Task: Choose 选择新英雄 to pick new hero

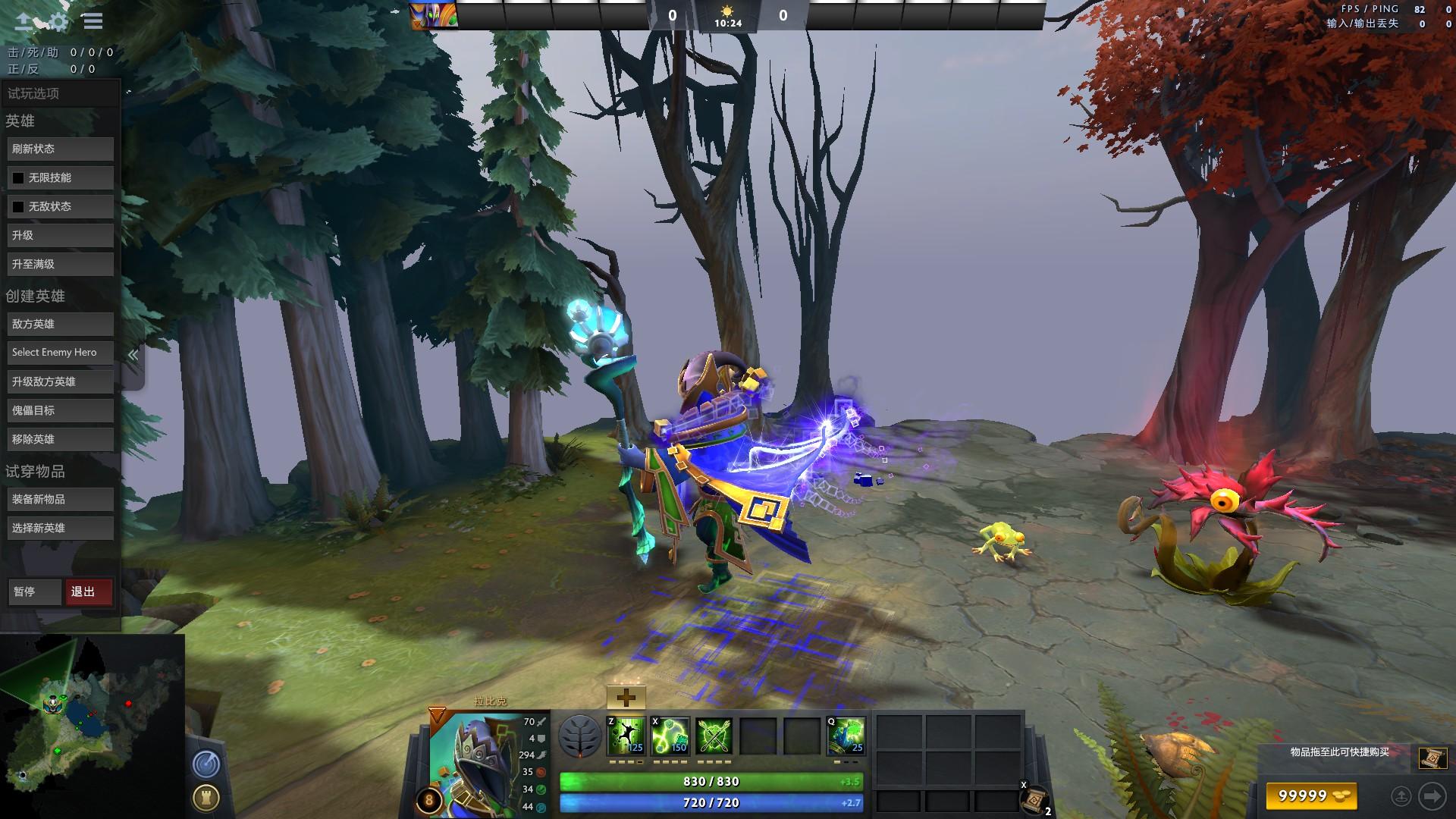Action: pyautogui.click(x=61, y=528)
